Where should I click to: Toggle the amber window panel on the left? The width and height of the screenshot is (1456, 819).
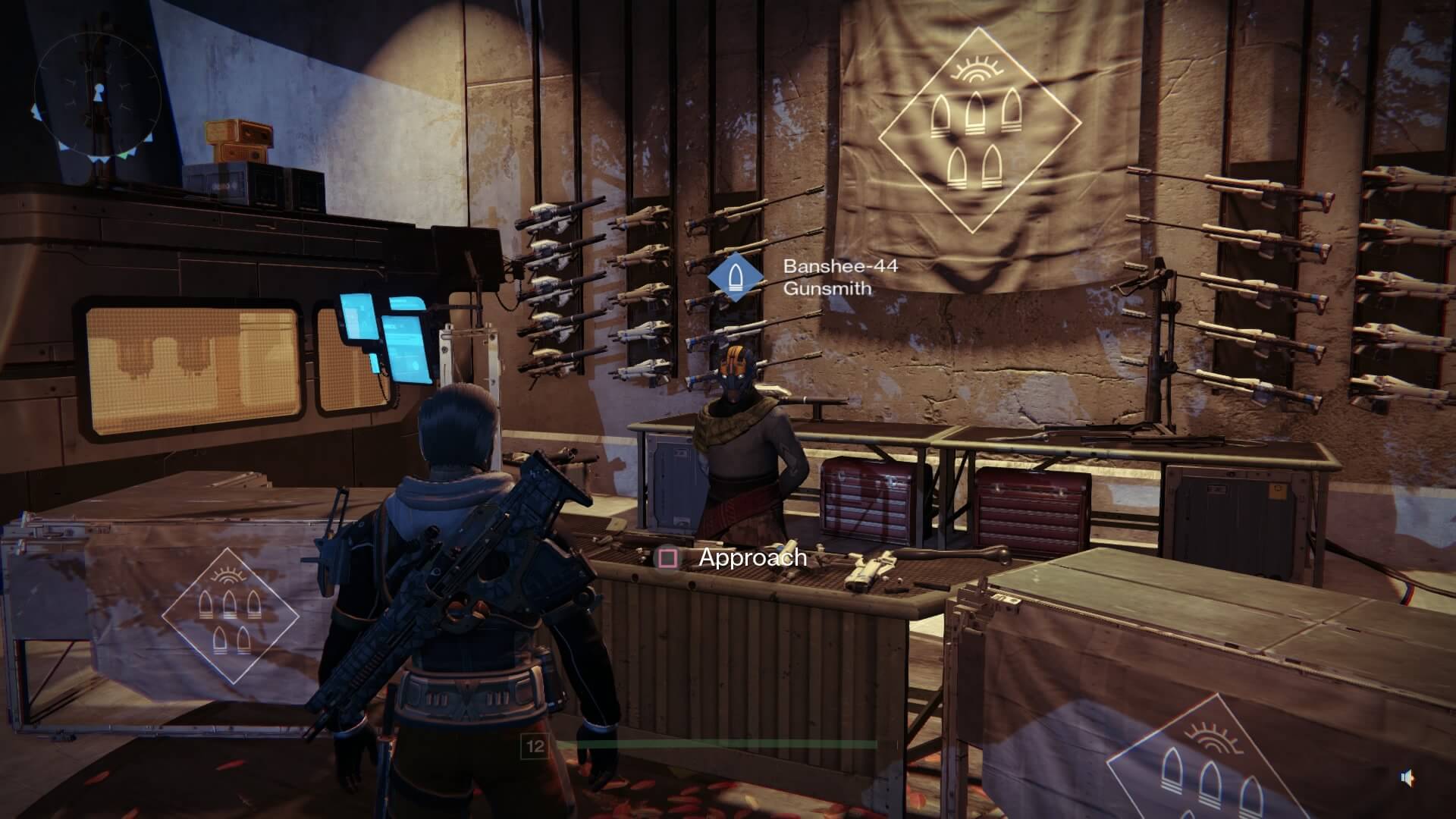click(x=190, y=364)
